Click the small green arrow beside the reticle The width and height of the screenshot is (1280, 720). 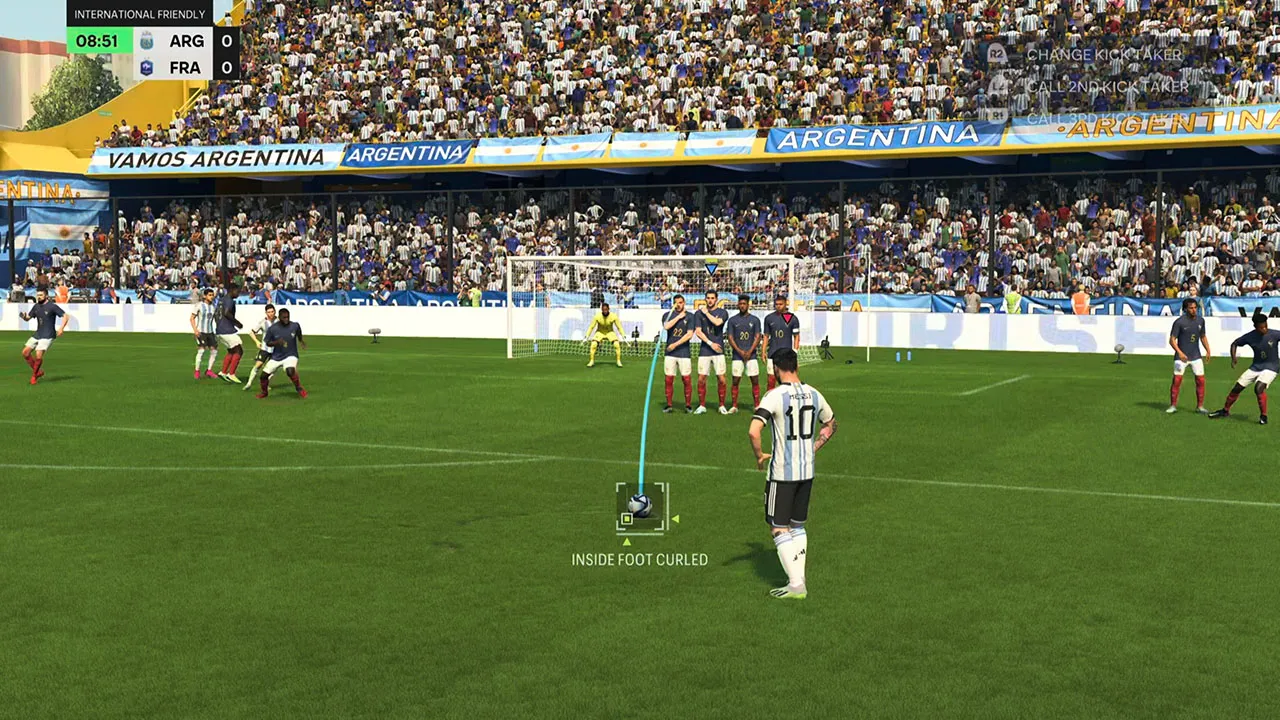click(x=676, y=519)
